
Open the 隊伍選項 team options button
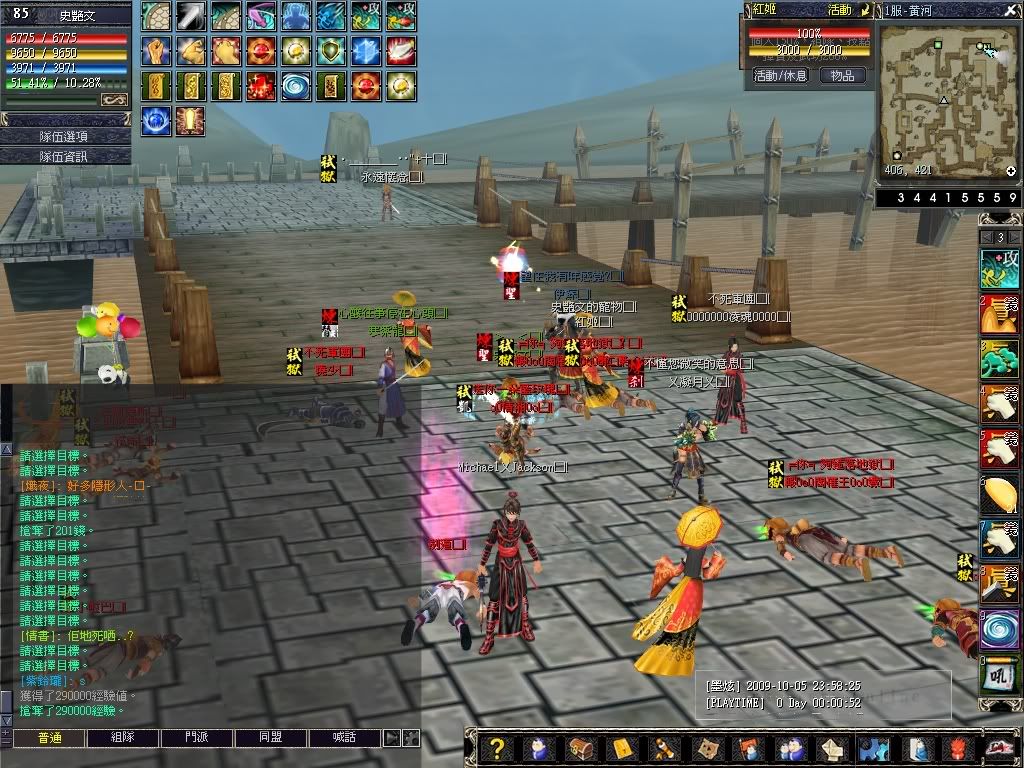pos(65,136)
